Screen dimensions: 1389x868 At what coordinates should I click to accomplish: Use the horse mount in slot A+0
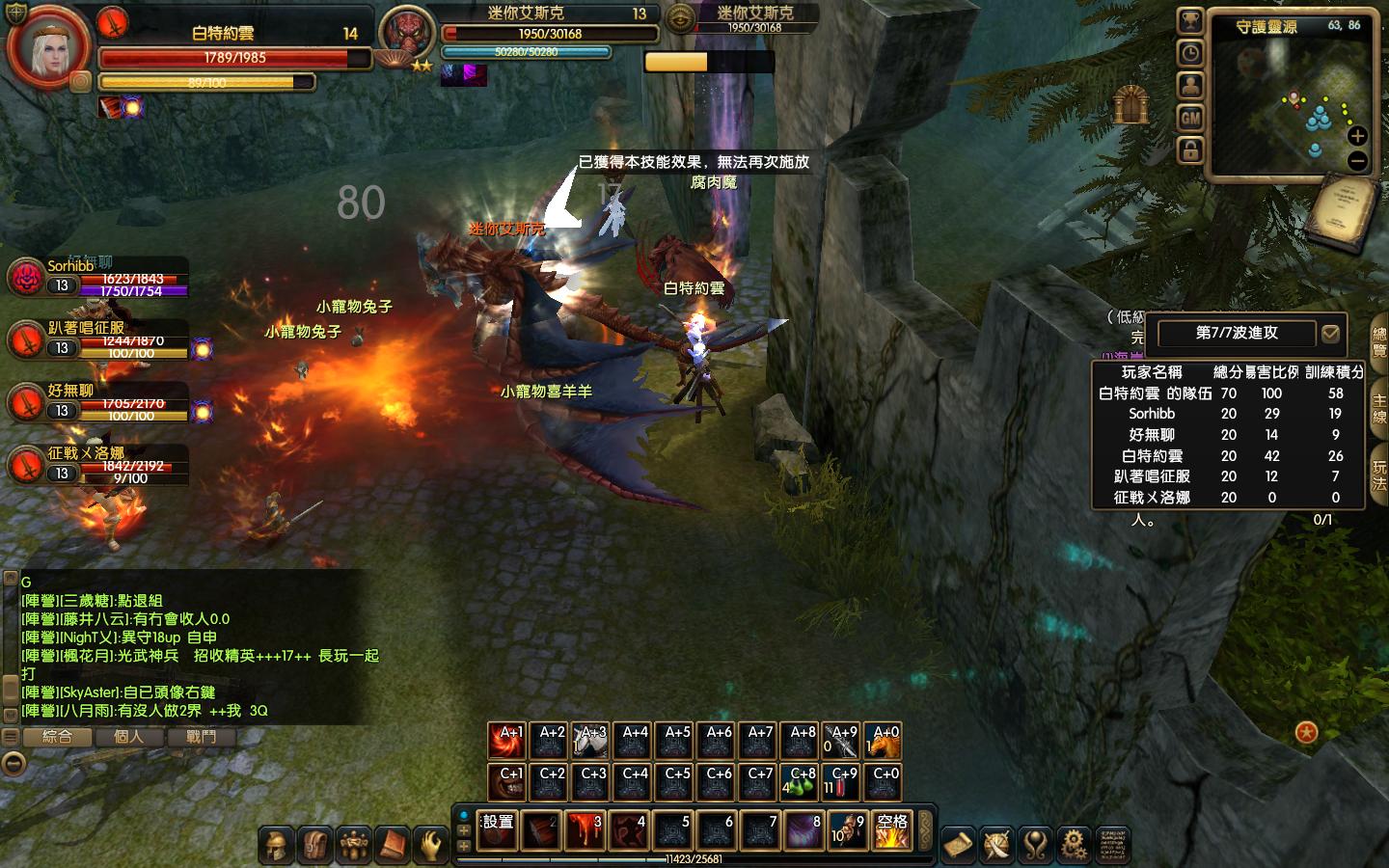pyautogui.click(x=885, y=741)
